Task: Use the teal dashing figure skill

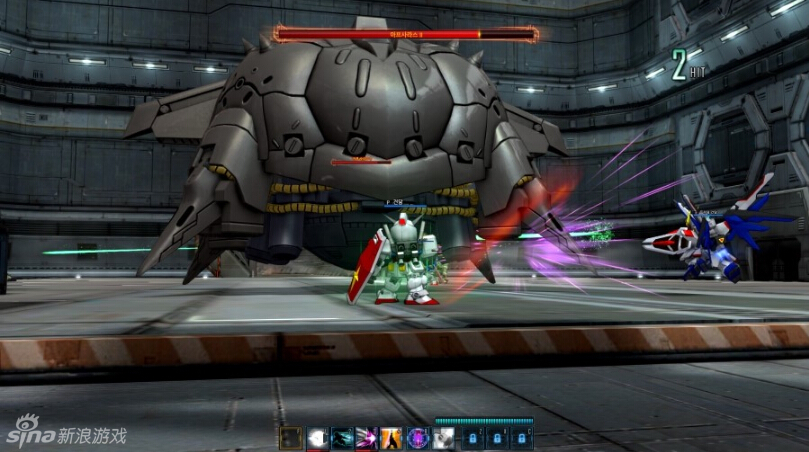Action: point(342,437)
